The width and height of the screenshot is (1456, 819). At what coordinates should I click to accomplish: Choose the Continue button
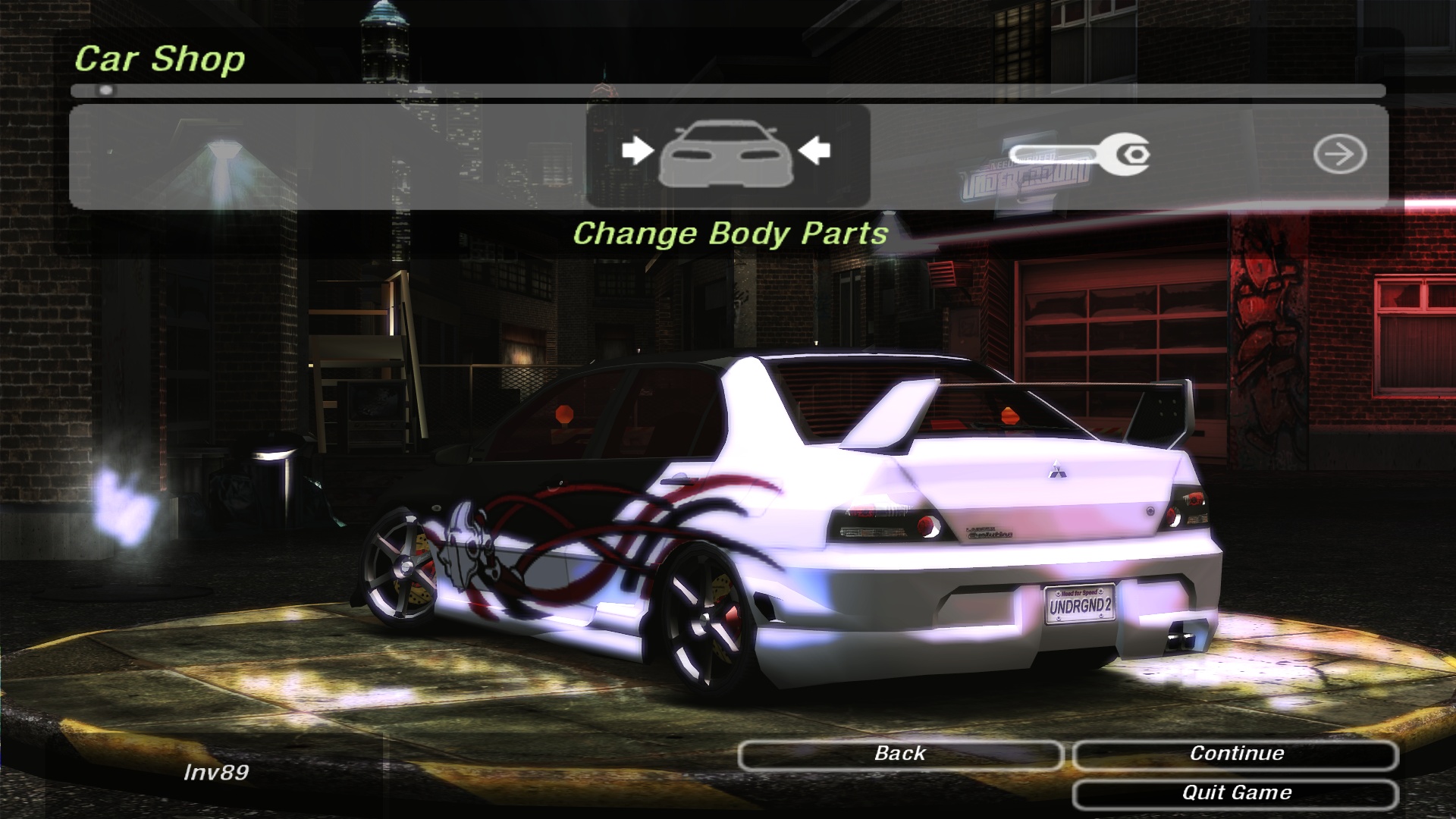[1235, 755]
